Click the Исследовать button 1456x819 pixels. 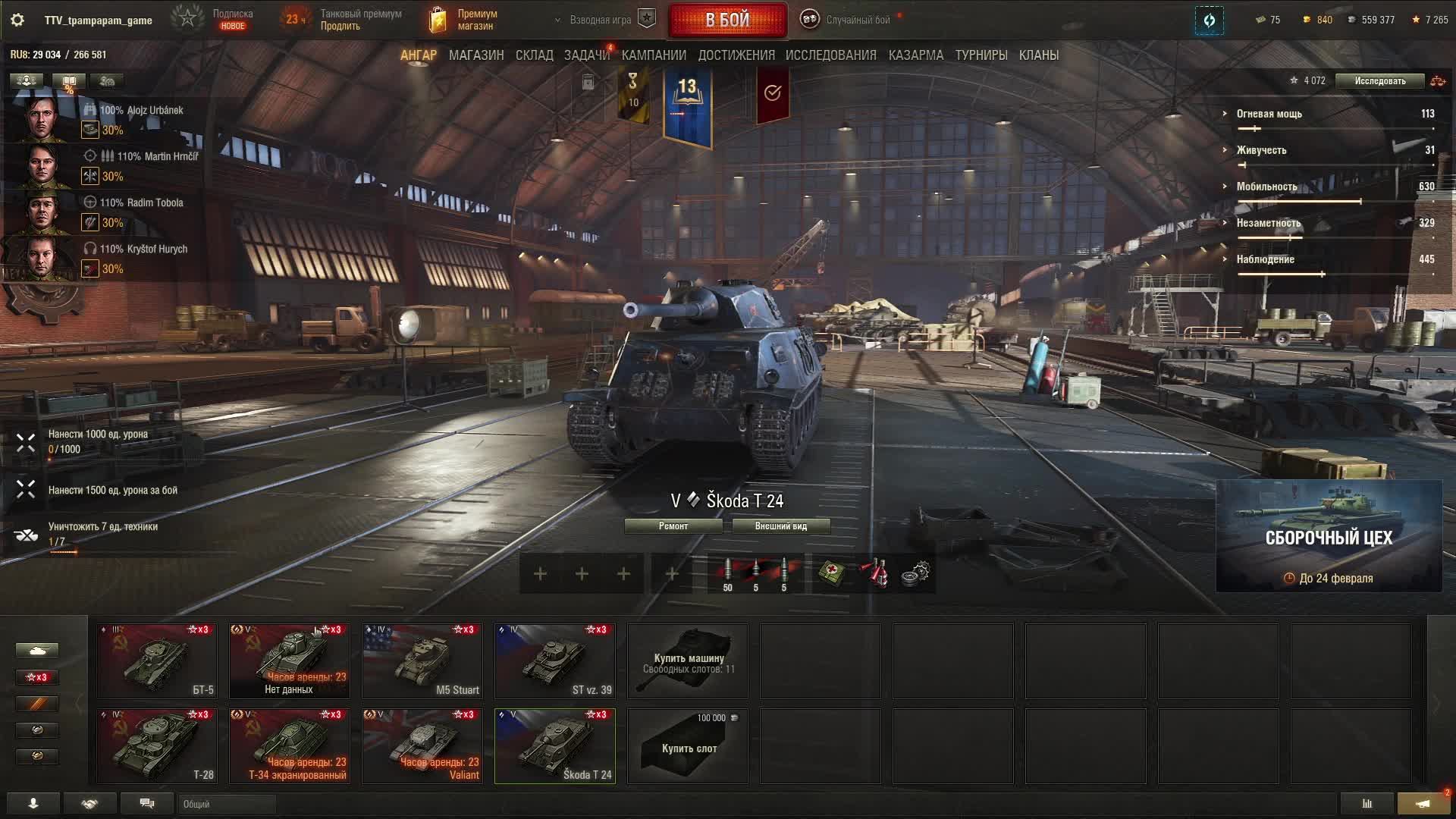pyautogui.click(x=1379, y=81)
